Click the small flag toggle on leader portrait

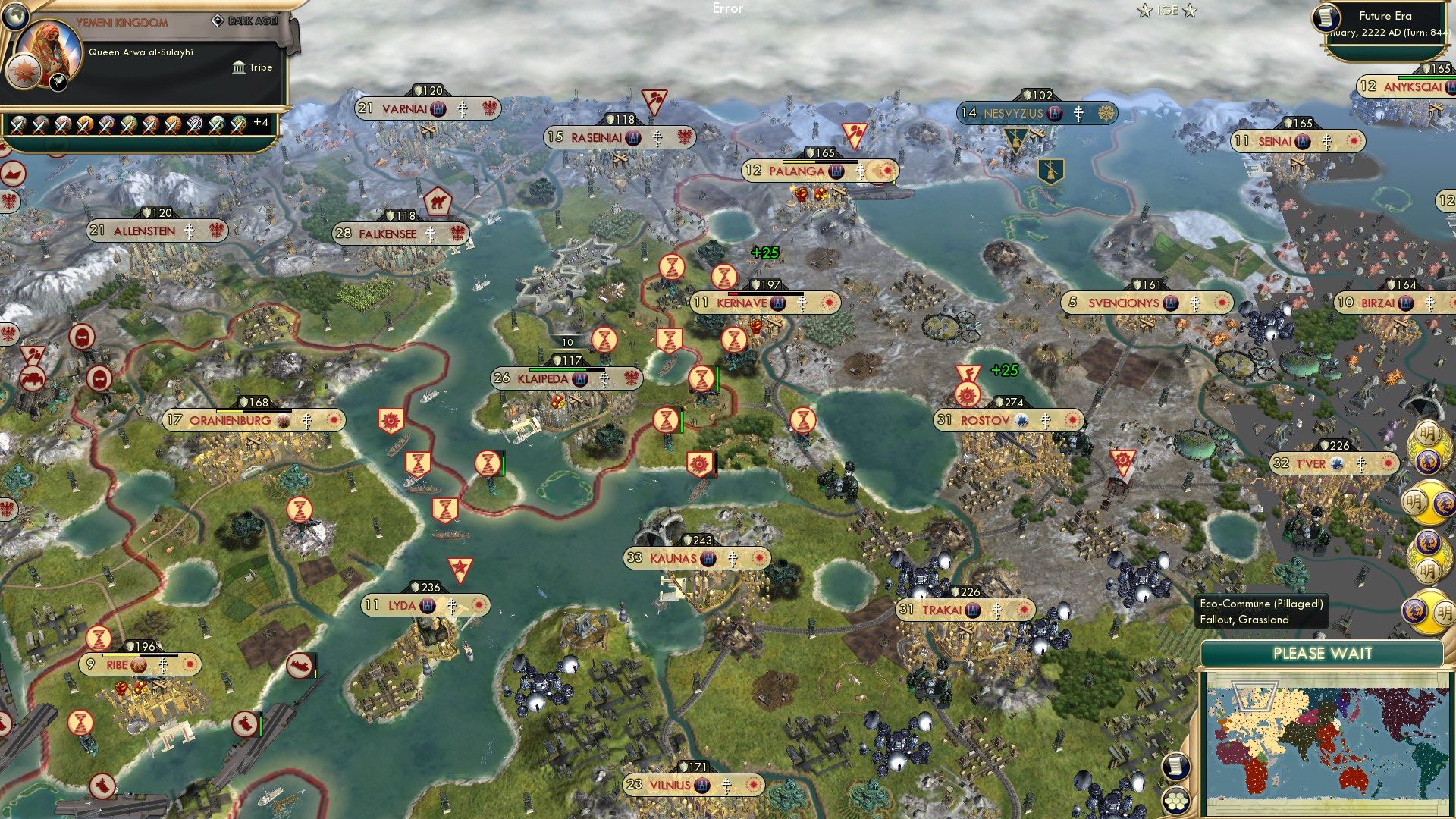click(x=57, y=84)
